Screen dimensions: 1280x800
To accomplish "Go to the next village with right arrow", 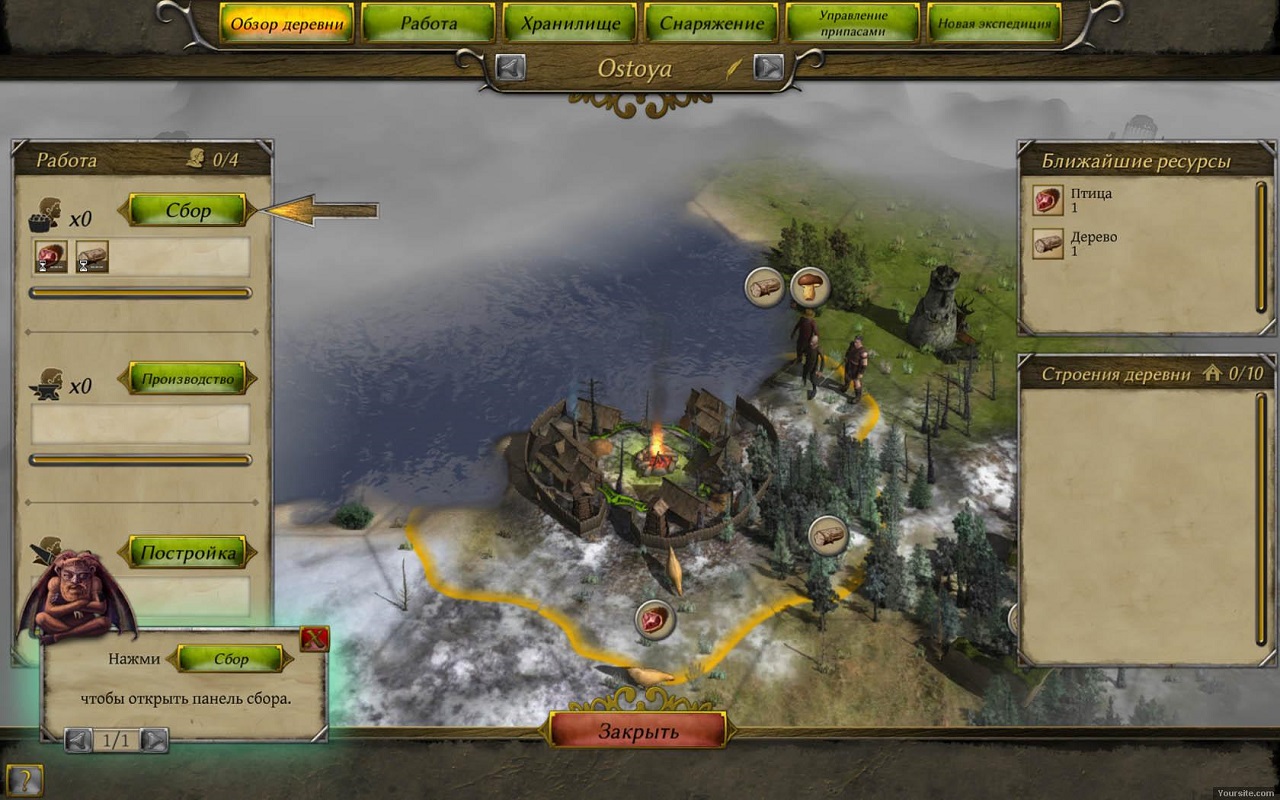I will click(x=768, y=67).
